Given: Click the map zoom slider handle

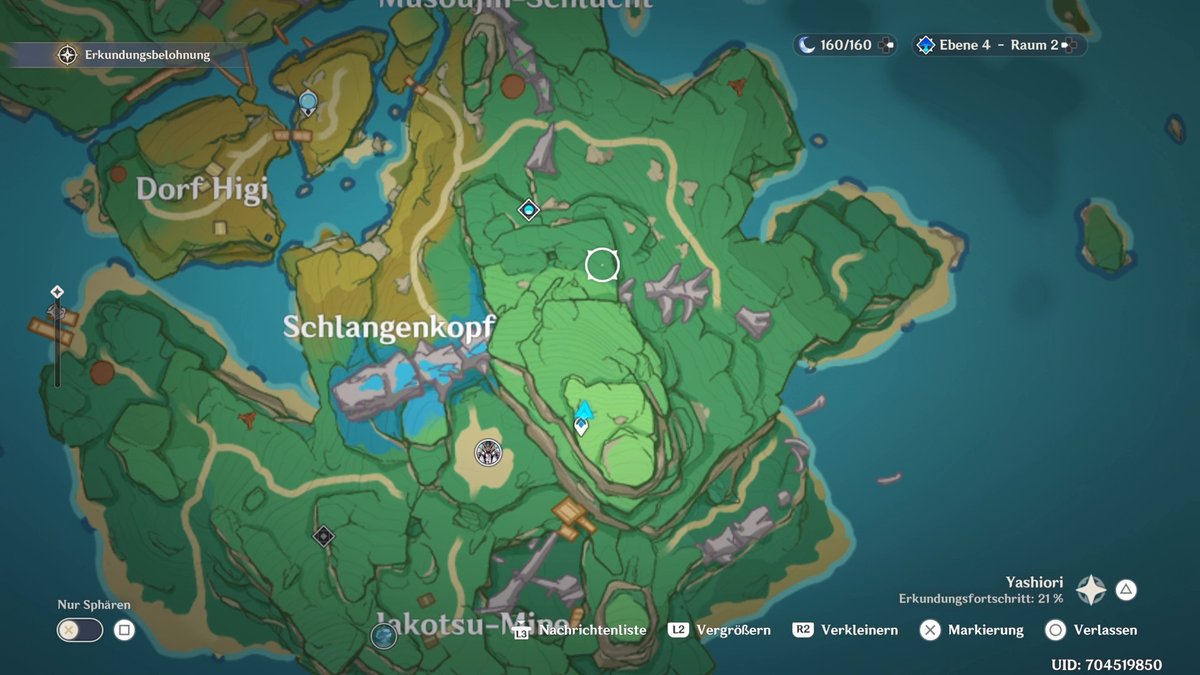Looking at the screenshot, I should point(57,311).
